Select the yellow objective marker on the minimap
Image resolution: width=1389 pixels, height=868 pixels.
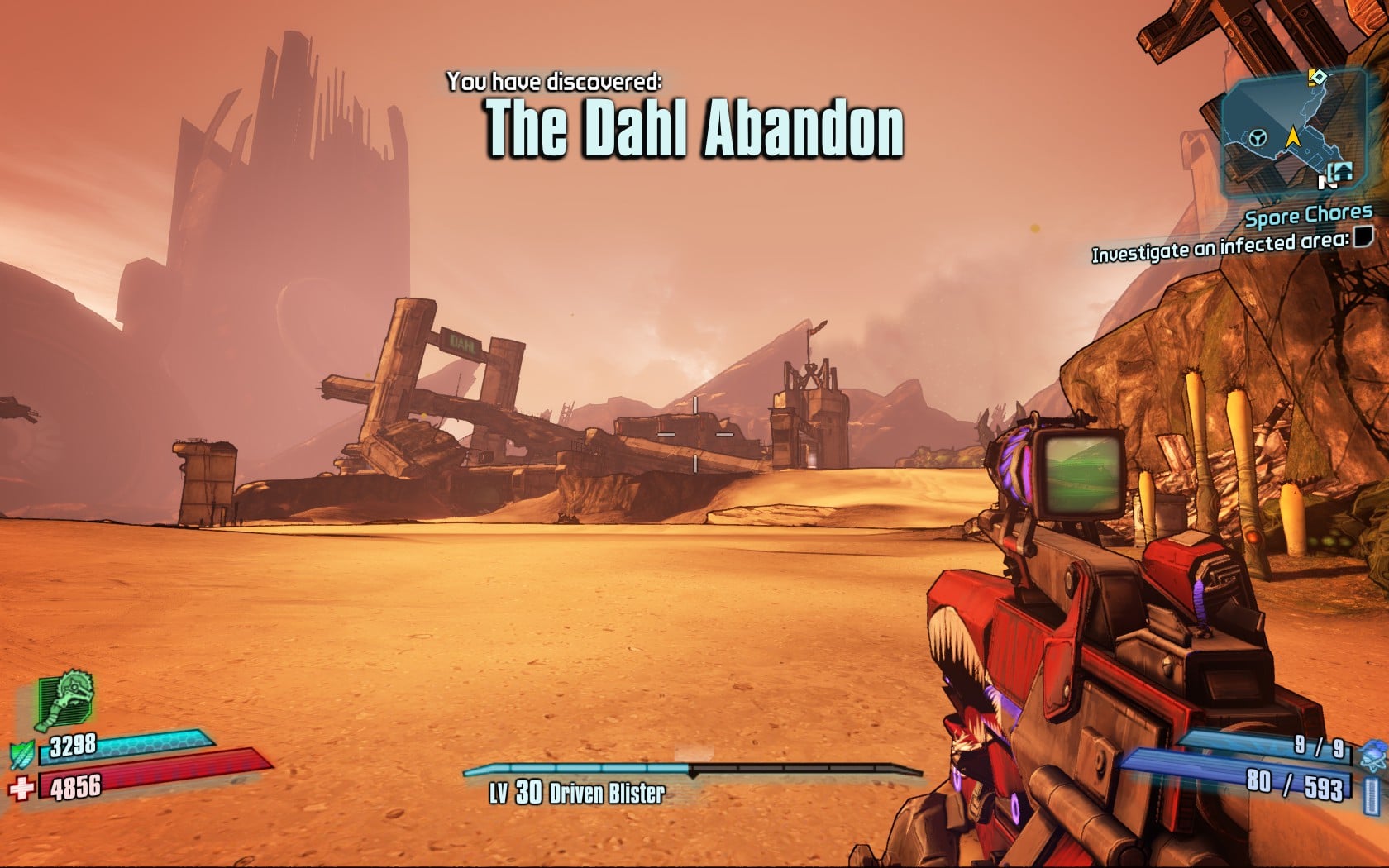pos(1317,77)
